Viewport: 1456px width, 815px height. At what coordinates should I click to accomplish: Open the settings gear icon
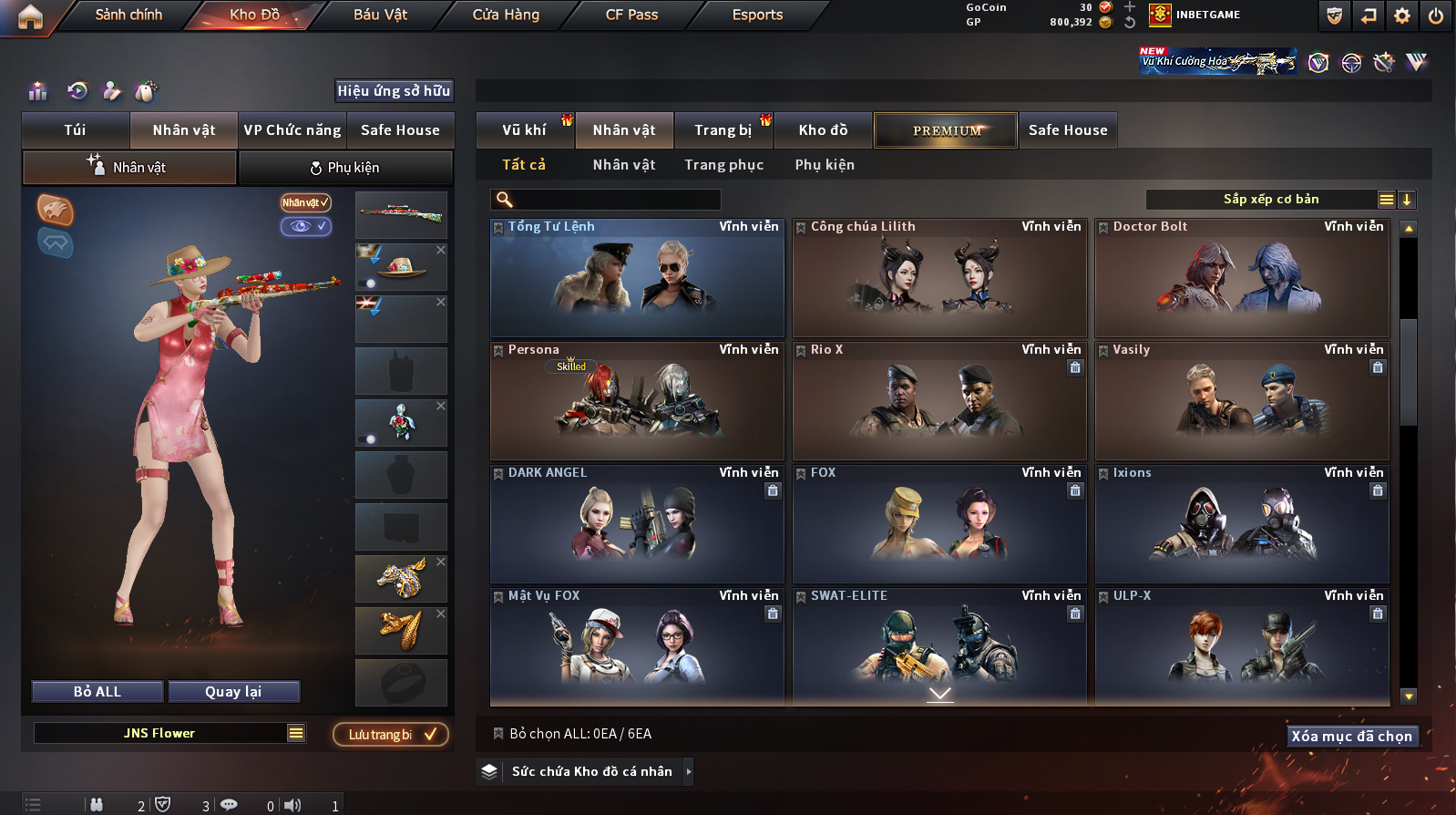pyautogui.click(x=1402, y=15)
